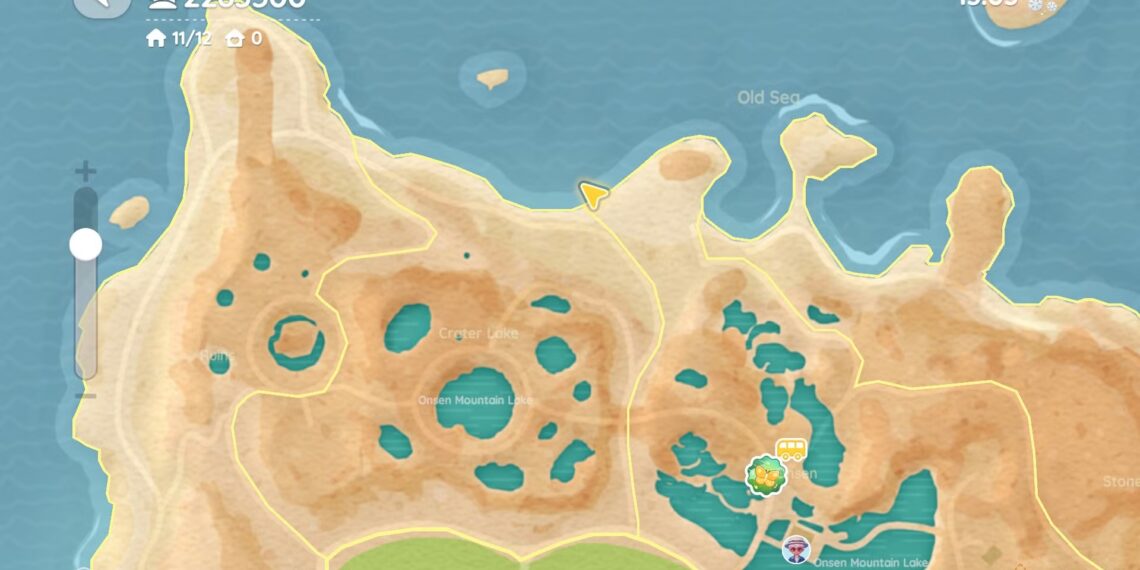Click the map zoom slider handle
This screenshot has height=570, width=1140.
click(85, 244)
